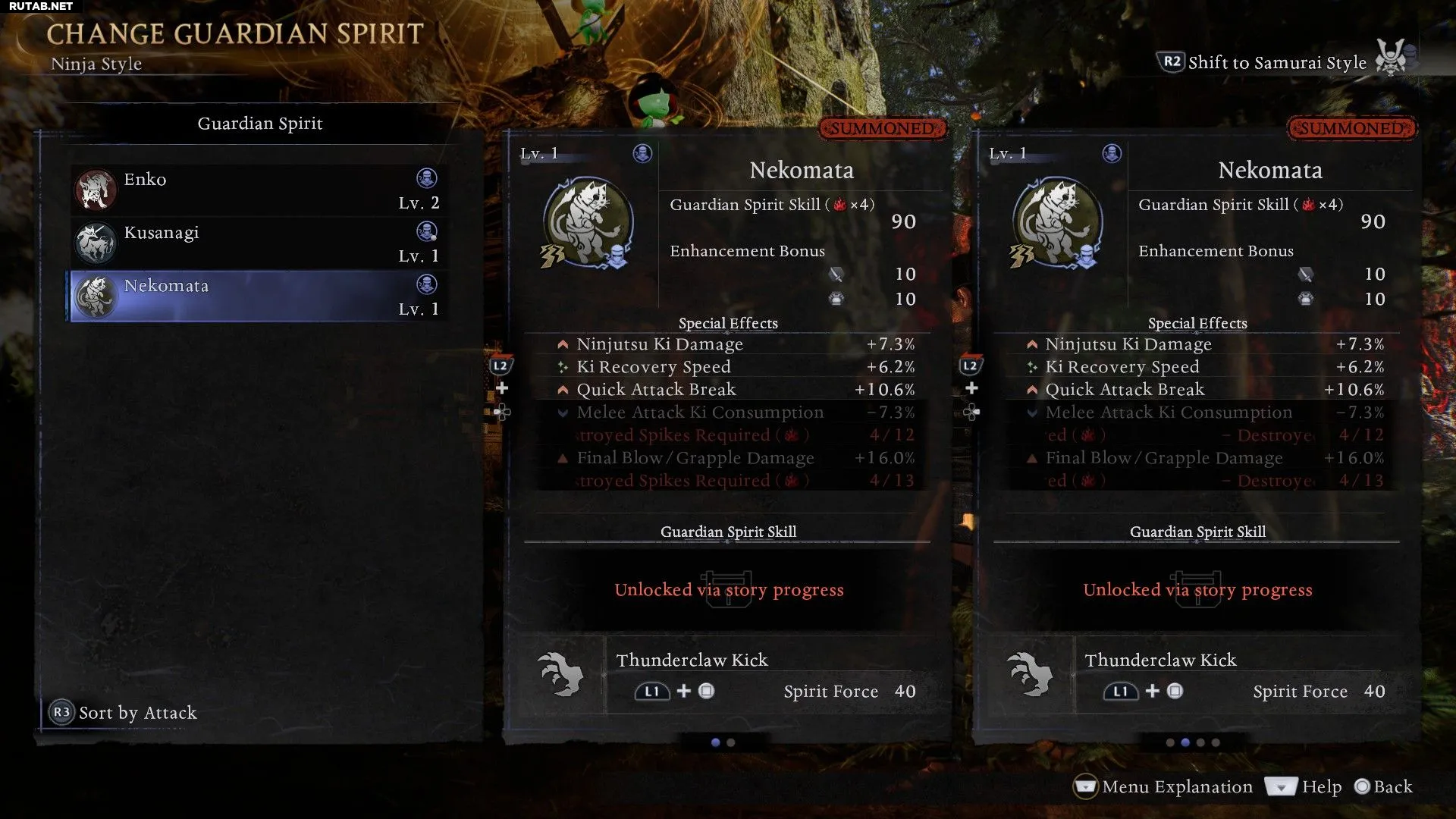Viewport: 1456px width, 819px height.
Task: Select the Enko guardian spirit row
Action: (x=258, y=190)
